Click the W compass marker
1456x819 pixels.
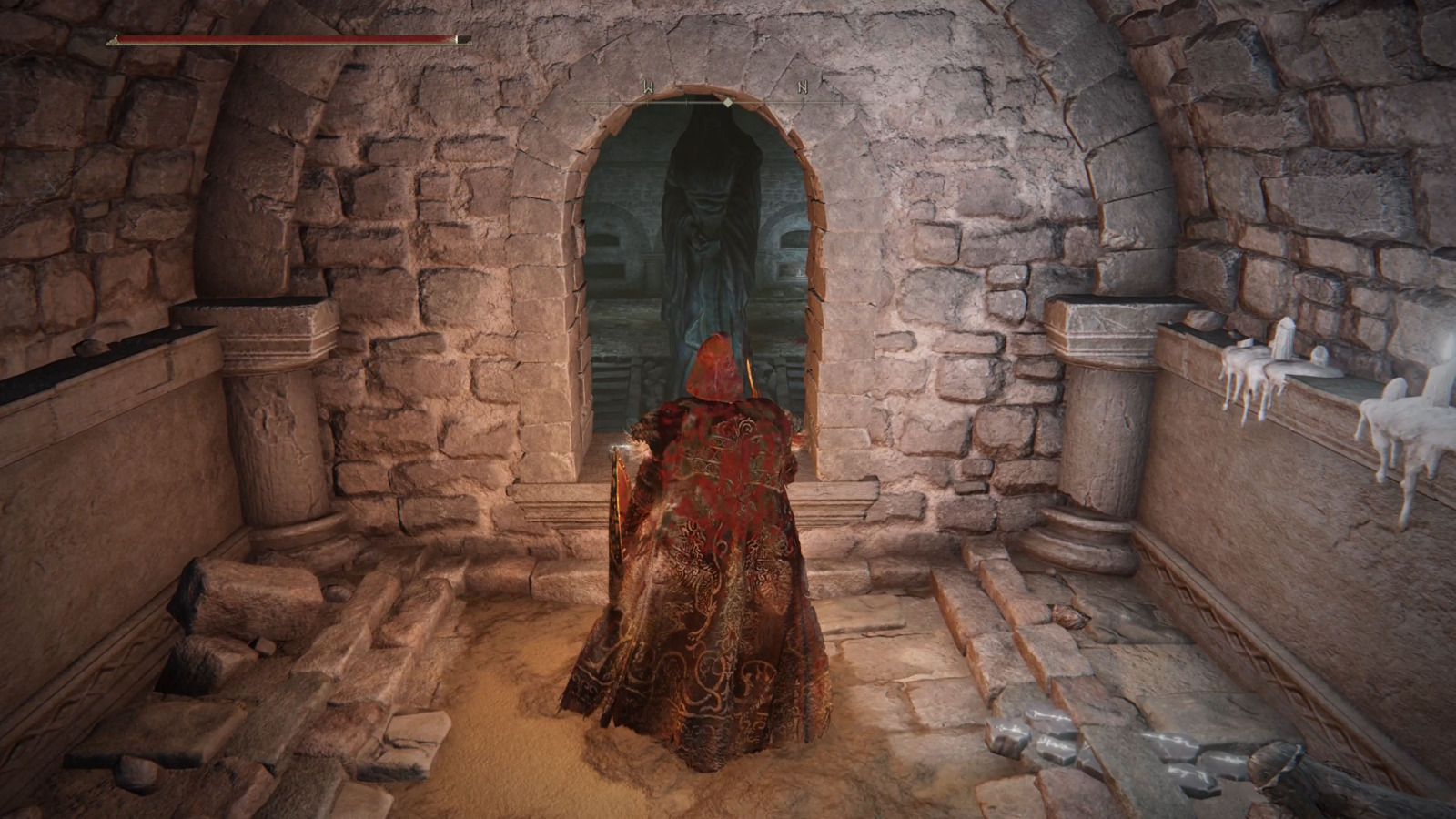(x=648, y=86)
